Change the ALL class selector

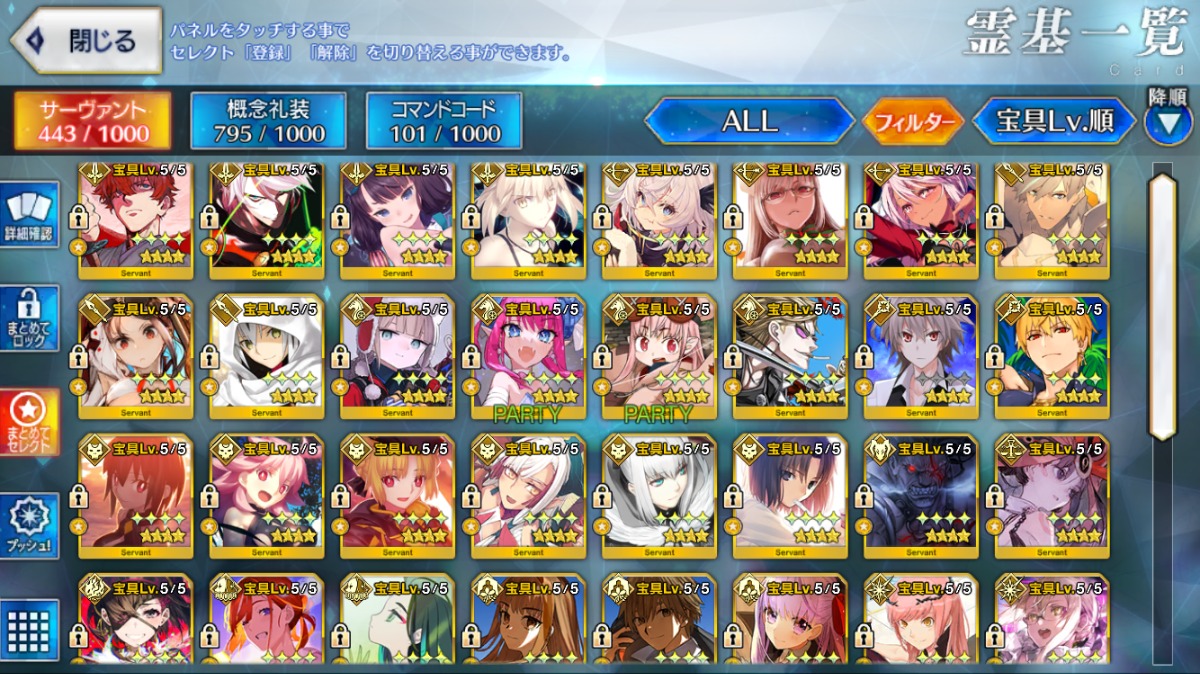pyautogui.click(x=749, y=122)
